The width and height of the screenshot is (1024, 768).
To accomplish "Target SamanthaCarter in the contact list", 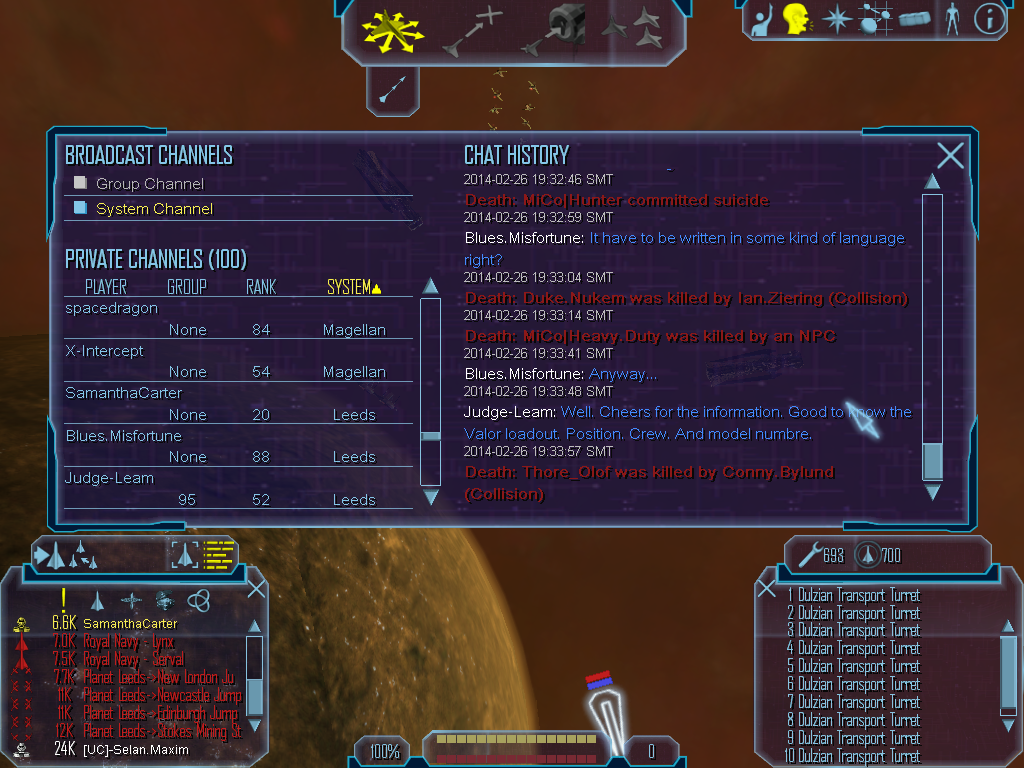I will (144, 624).
